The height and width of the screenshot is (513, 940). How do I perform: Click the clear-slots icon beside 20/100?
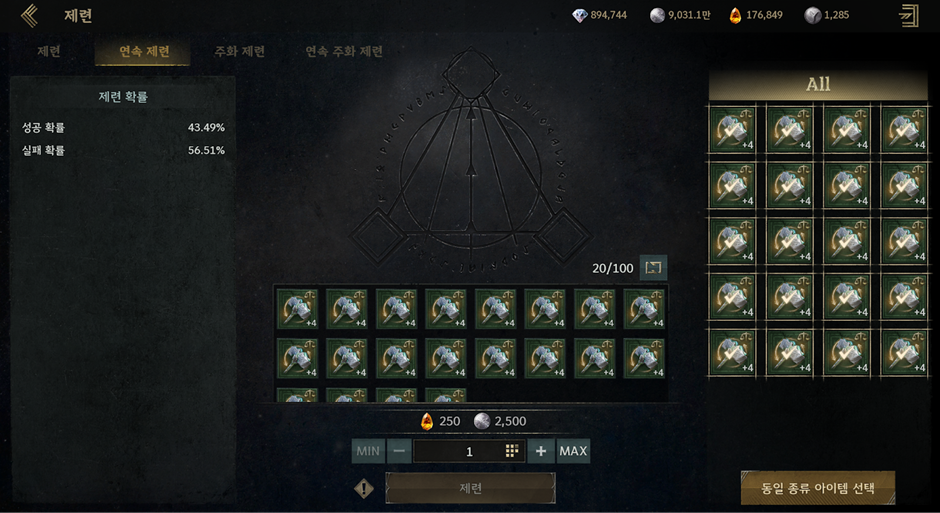(653, 267)
